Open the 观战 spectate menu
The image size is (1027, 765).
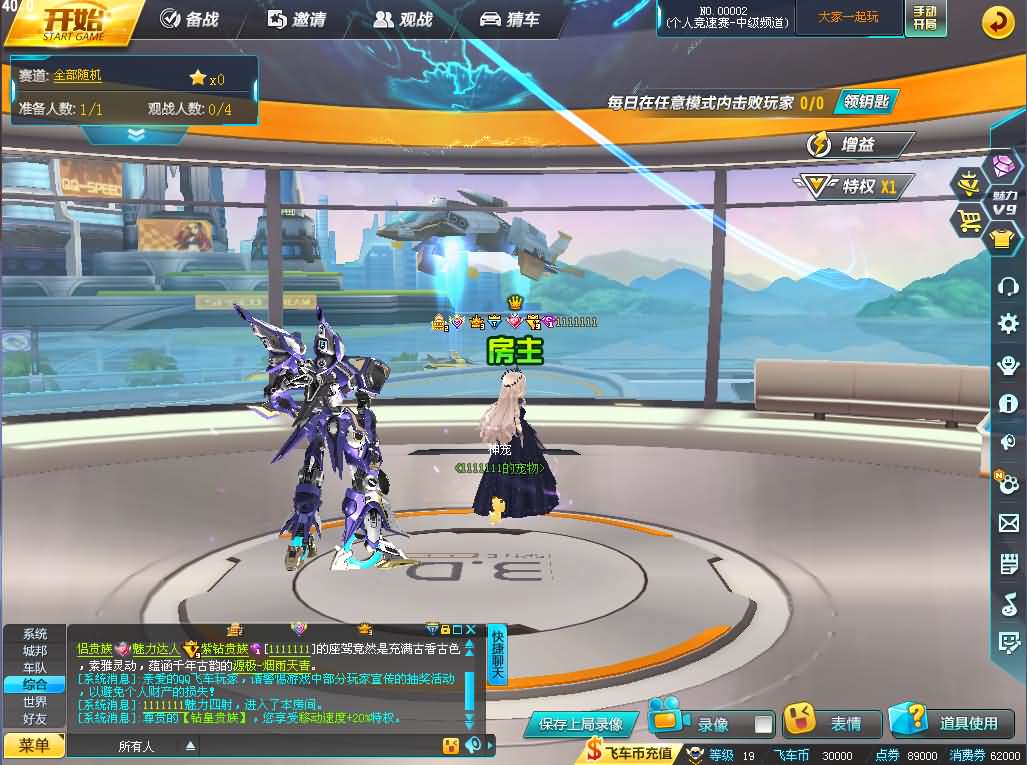(x=403, y=19)
